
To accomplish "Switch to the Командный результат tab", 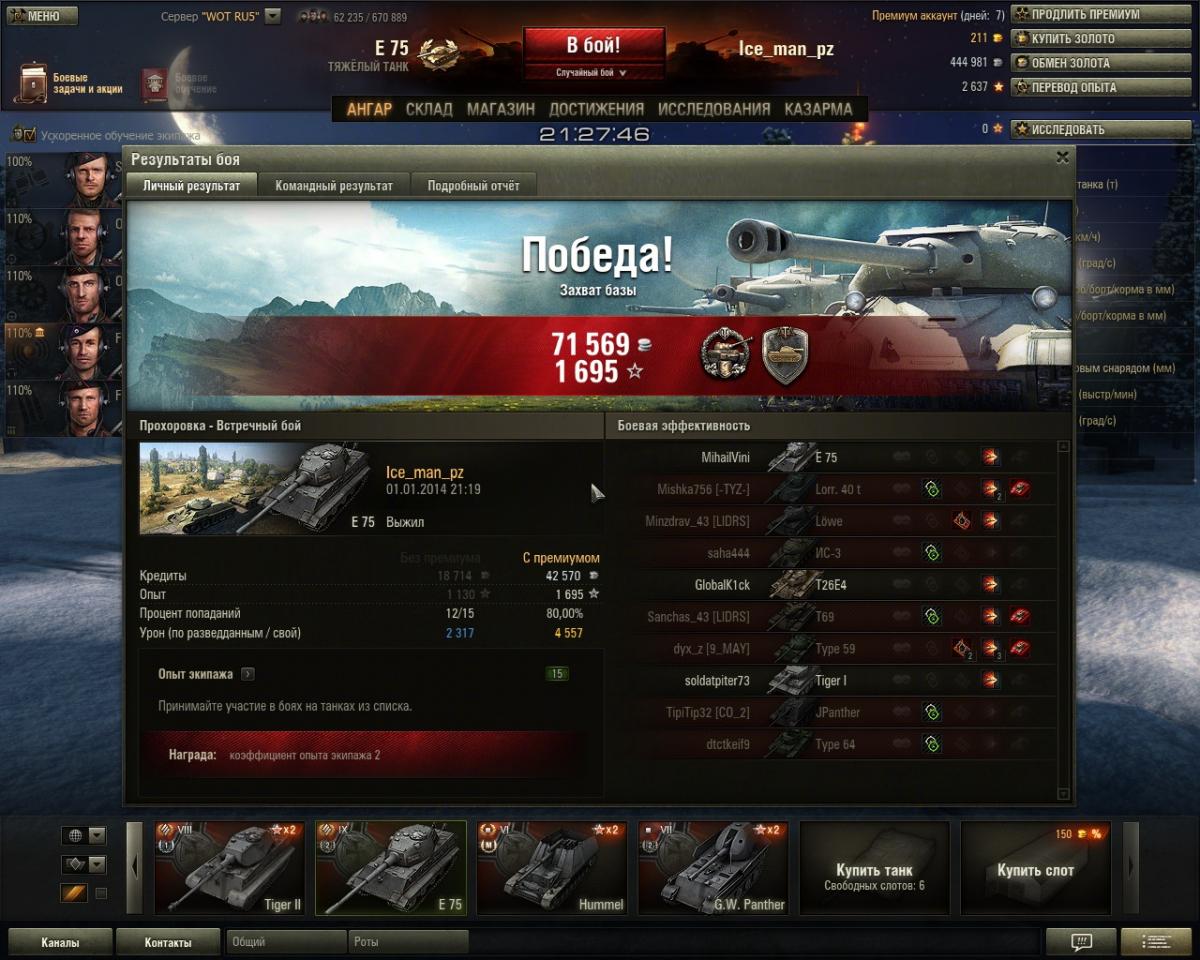I will tap(334, 185).
